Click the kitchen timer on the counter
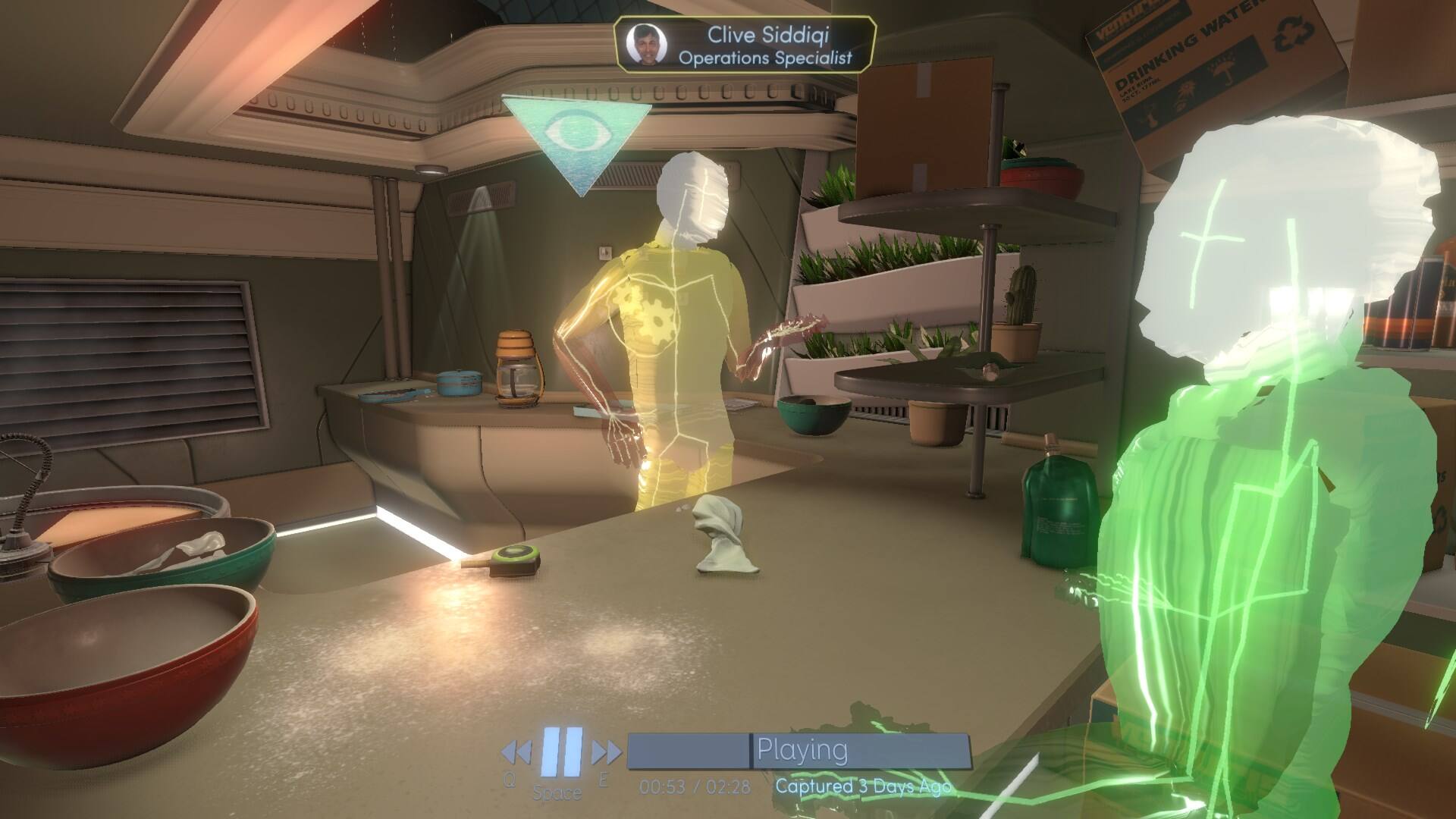Viewport: 1456px width, 819px height. click(x=513, y=559)
